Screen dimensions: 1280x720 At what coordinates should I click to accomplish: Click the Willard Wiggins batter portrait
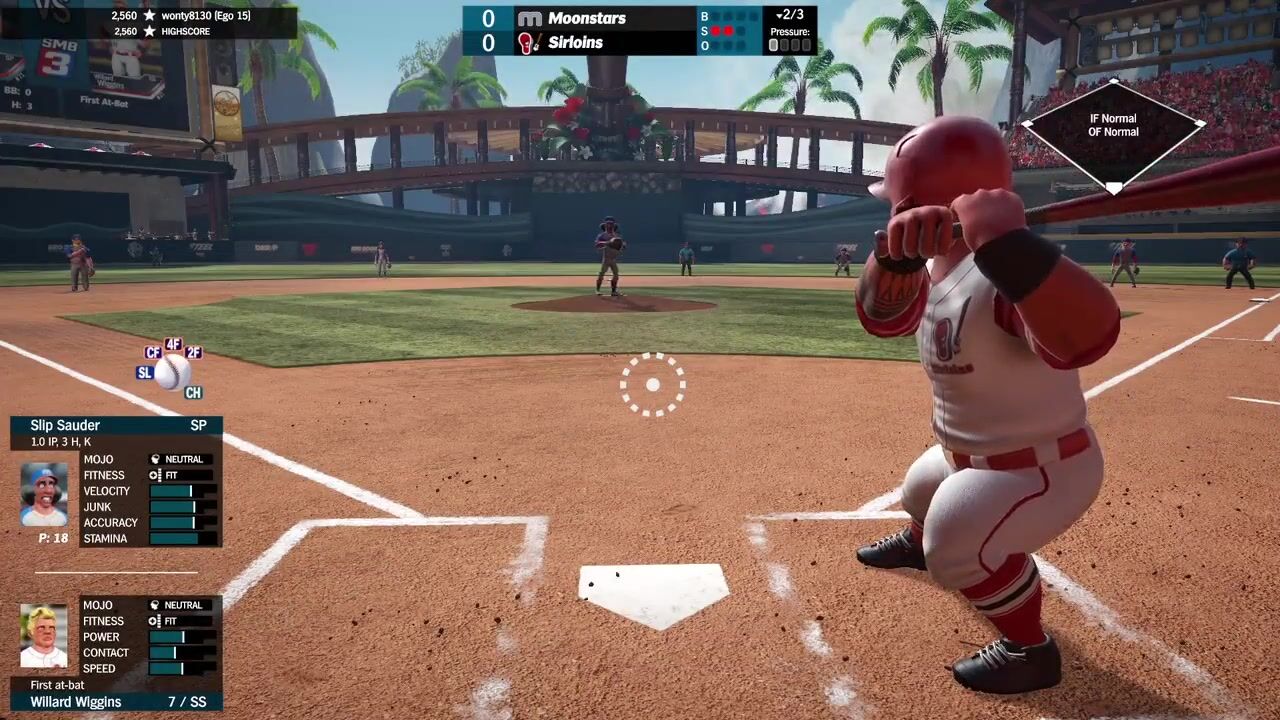click(x=44, y=637)
